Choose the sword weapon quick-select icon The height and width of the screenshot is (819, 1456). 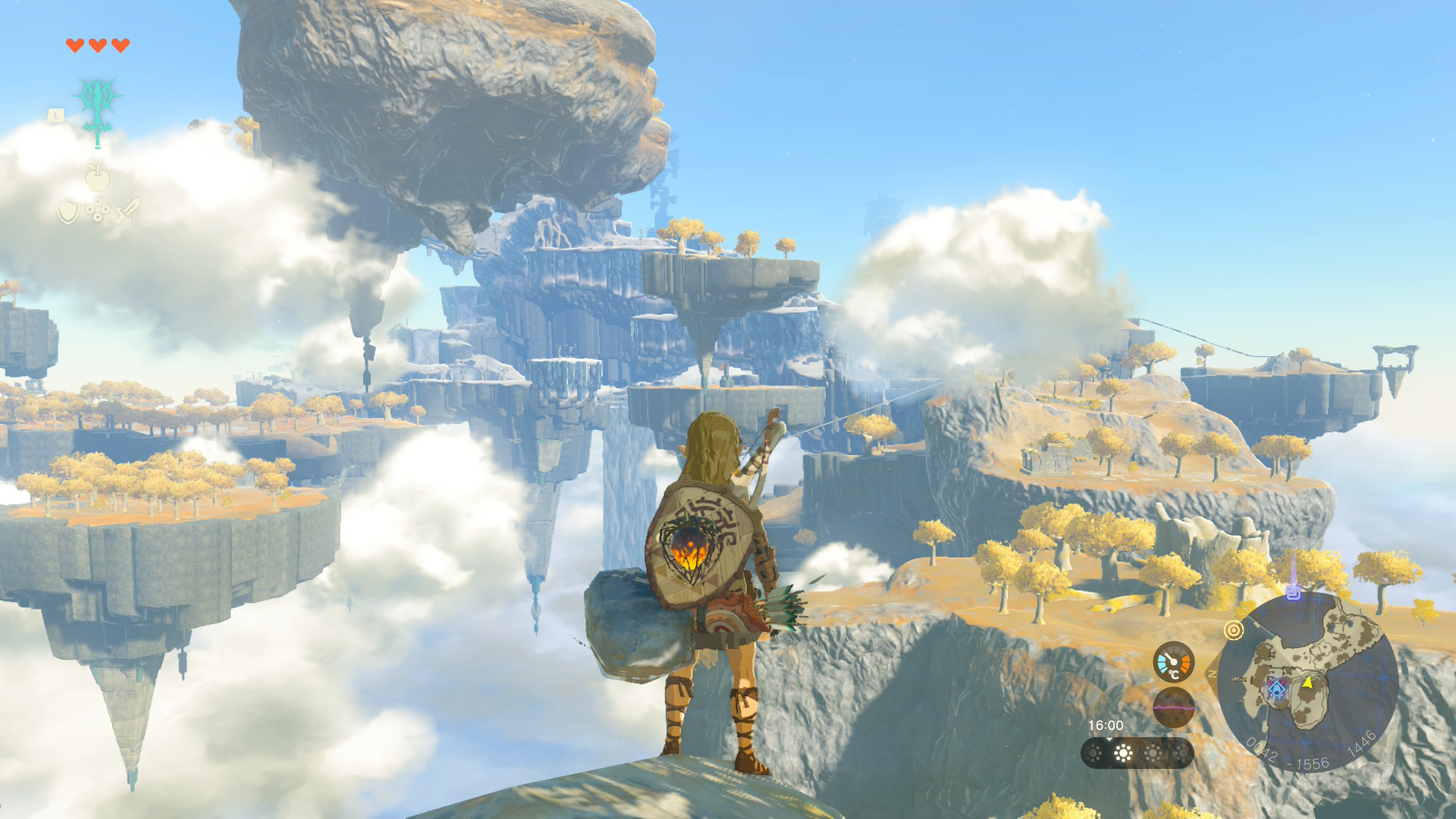[x=127, y=210]
